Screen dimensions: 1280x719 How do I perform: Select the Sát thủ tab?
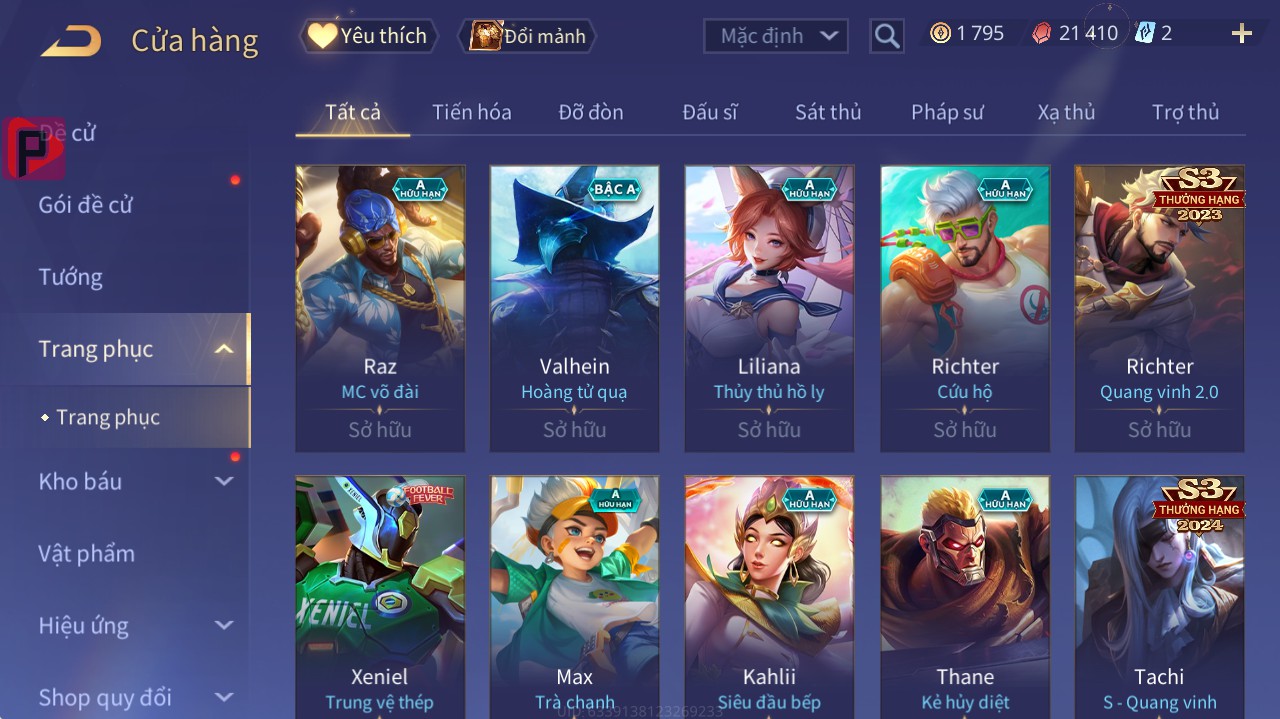point(828,112)
